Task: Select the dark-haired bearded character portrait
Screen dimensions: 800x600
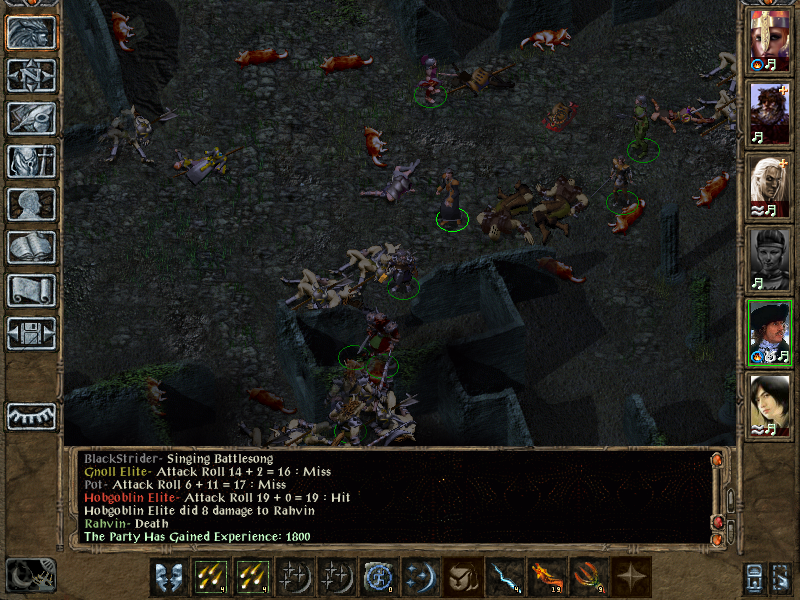Action: click(x=770, y=110)
